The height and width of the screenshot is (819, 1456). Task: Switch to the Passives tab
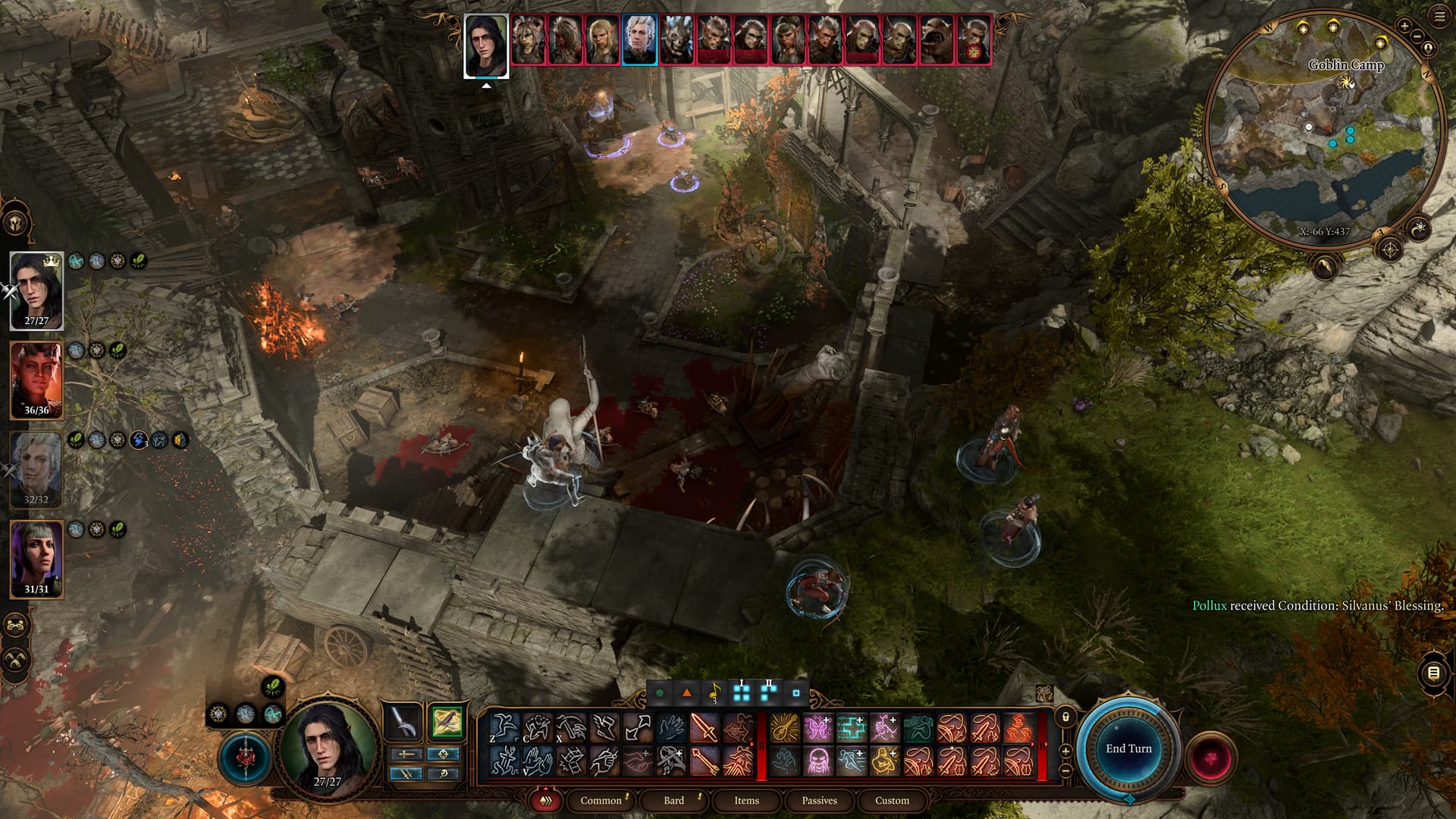pos(819,800)
